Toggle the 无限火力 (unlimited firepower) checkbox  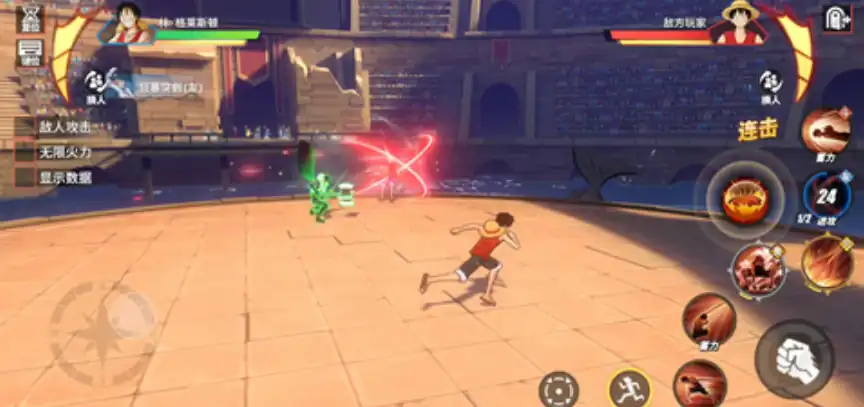pos(25,152)
